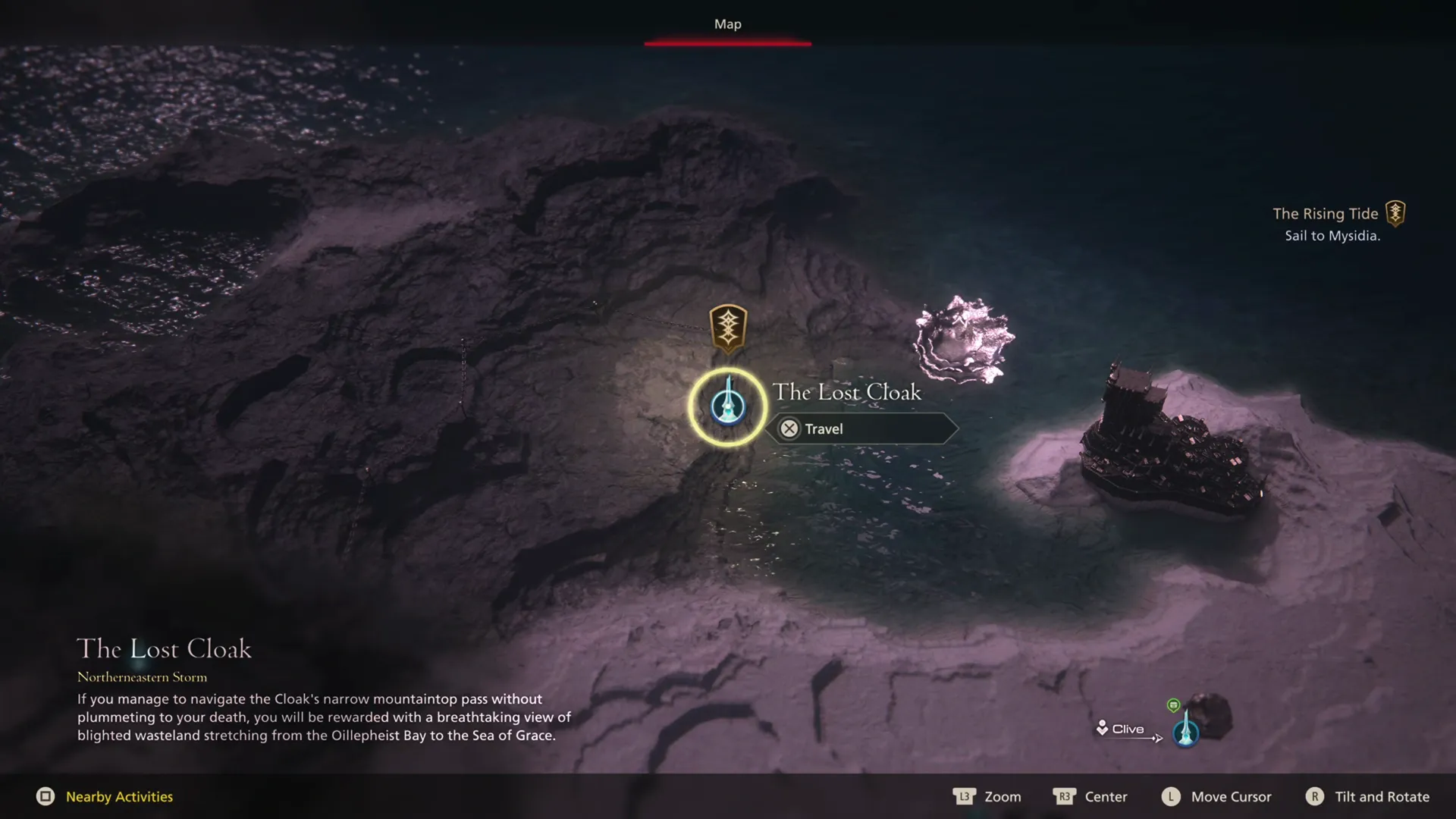This screenshot has height=819, width=1456.
Task: Click the R Tilt and Rotate stick icon
Action: pos(1315,797)
